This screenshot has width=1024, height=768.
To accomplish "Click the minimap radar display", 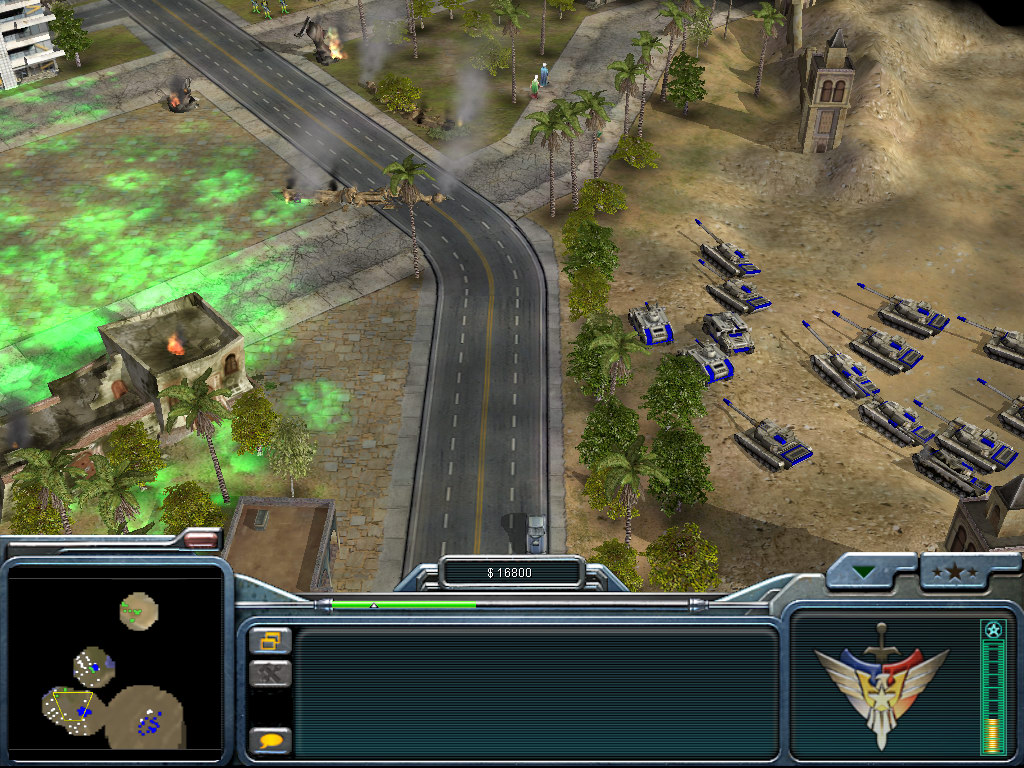I will (114, 663).
